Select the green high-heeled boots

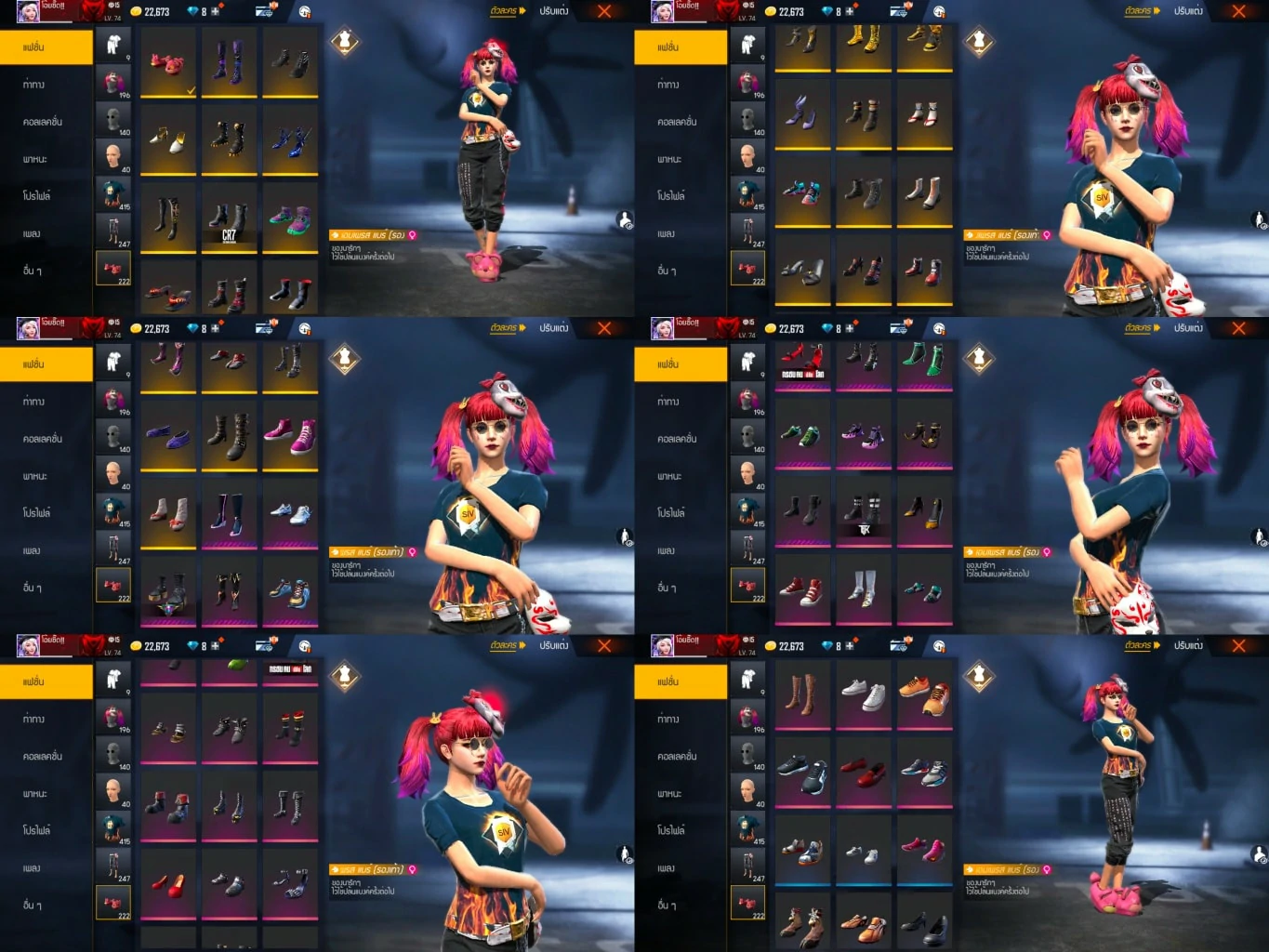(x=924, y=360)
